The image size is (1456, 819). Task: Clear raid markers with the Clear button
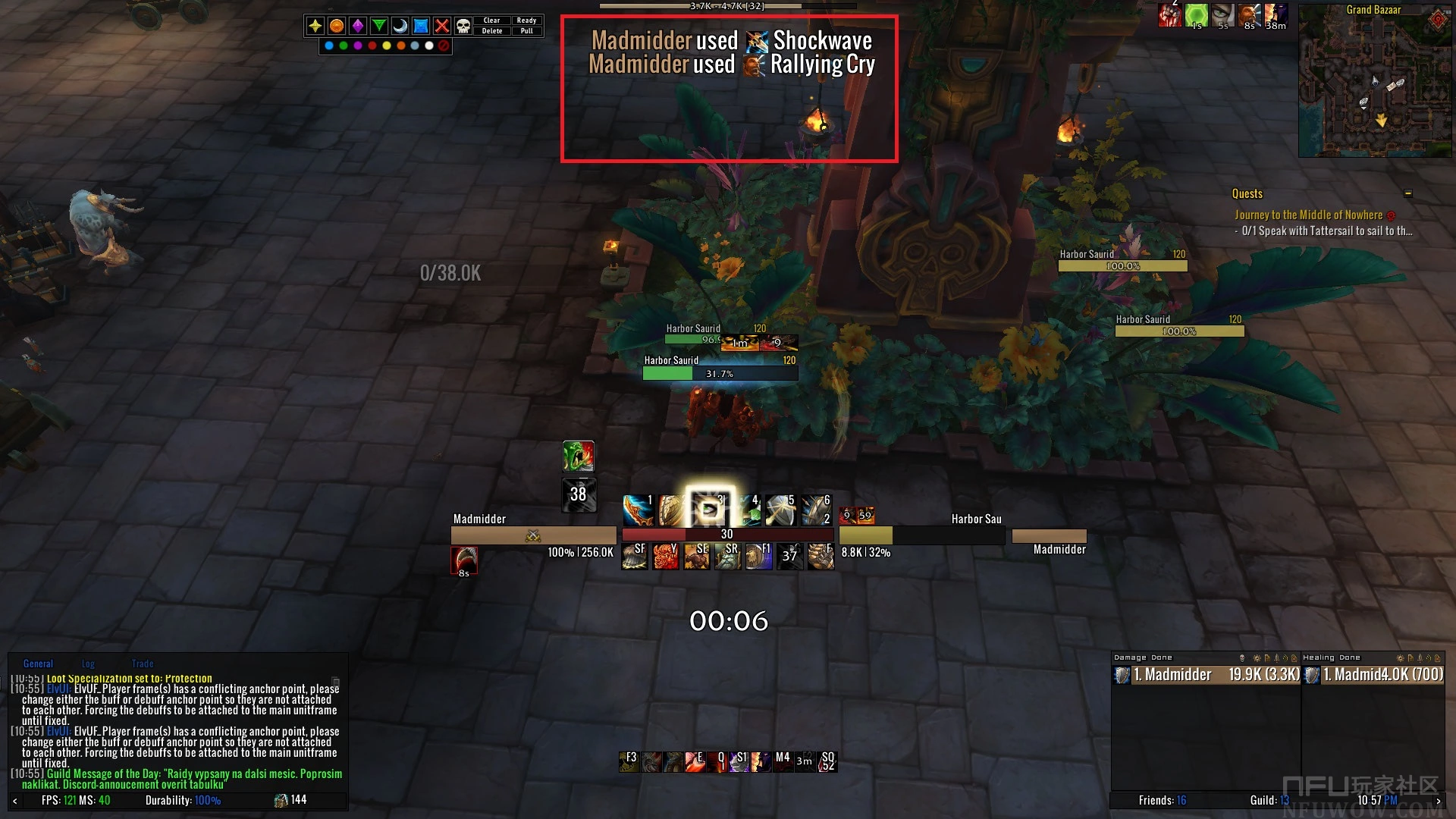pos(491,20)
